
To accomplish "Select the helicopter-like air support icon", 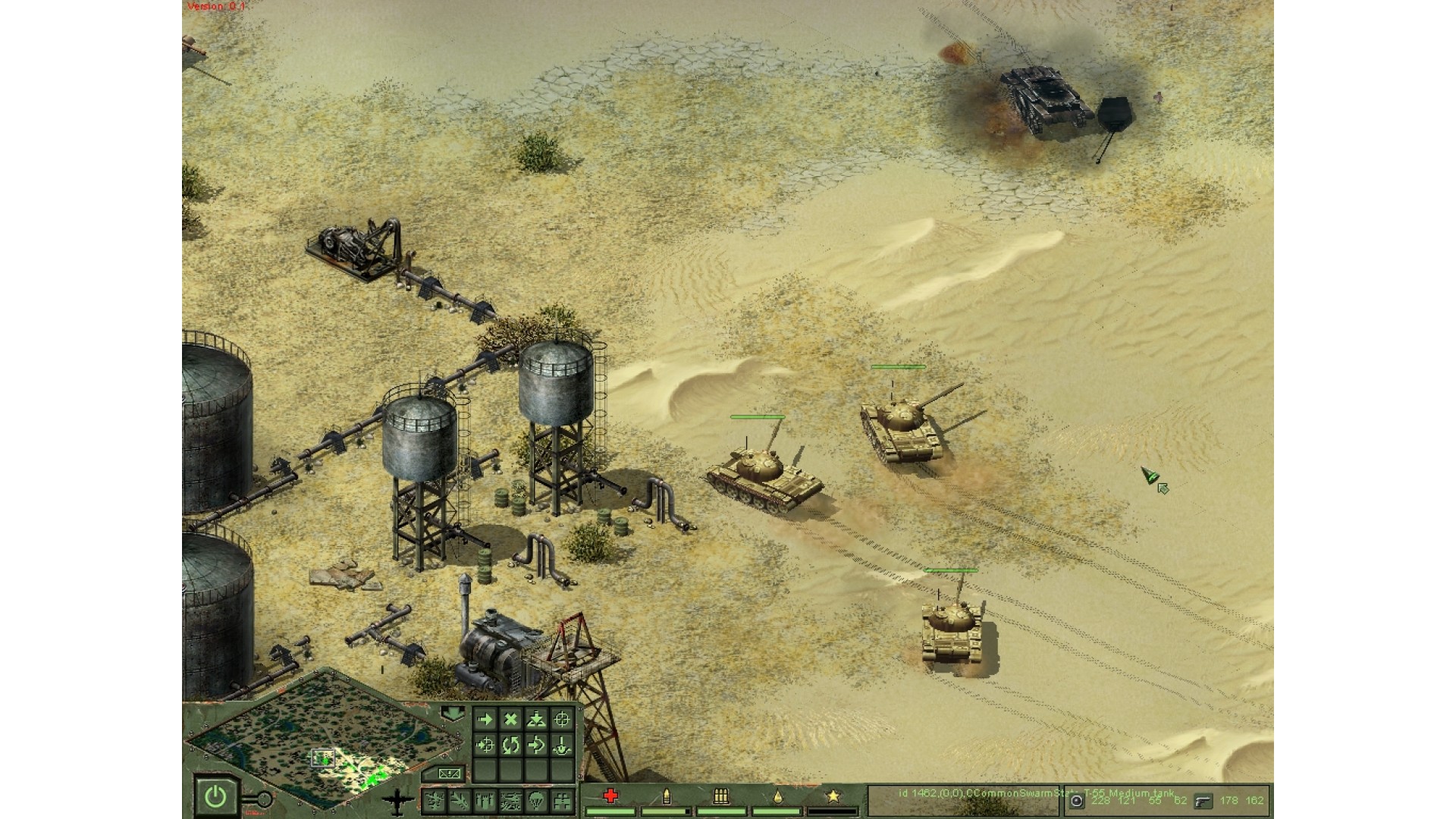I will tap(511, 799).
